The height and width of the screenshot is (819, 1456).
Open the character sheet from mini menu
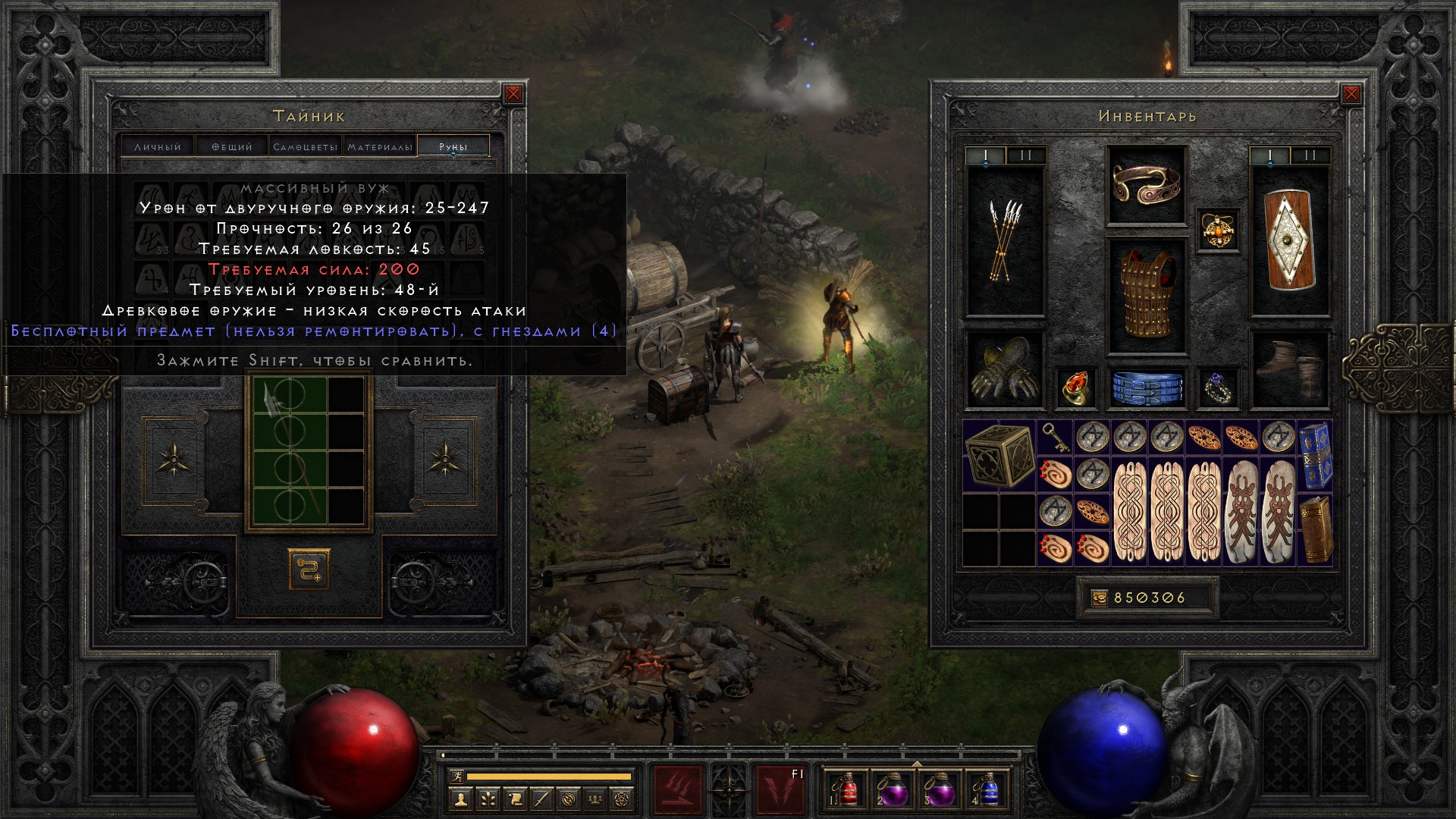coord(460,799)
